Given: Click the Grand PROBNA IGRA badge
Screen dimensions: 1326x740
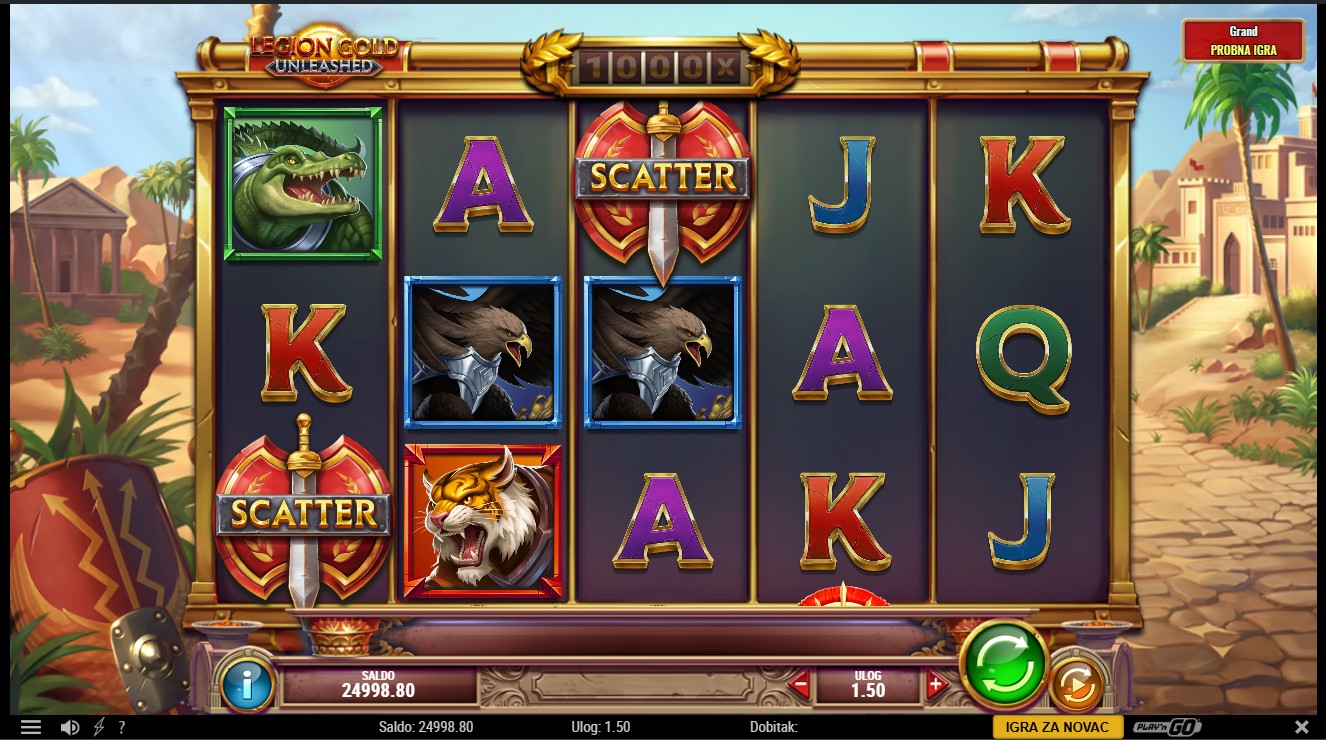Looking at the screenshot, I should click(1243, 41).
